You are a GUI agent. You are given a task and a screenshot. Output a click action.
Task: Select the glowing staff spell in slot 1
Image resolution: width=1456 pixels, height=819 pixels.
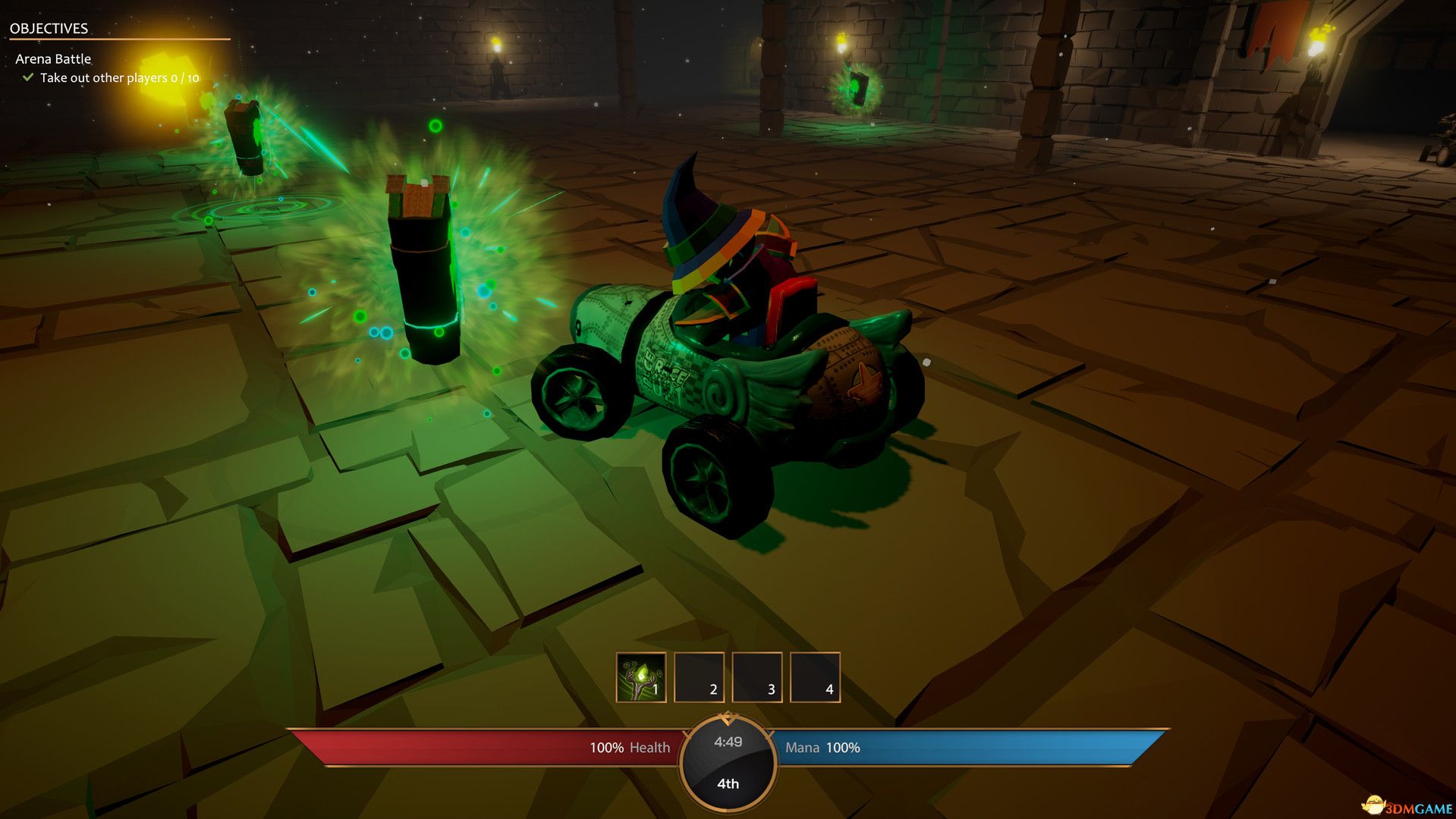coord(641,676)
